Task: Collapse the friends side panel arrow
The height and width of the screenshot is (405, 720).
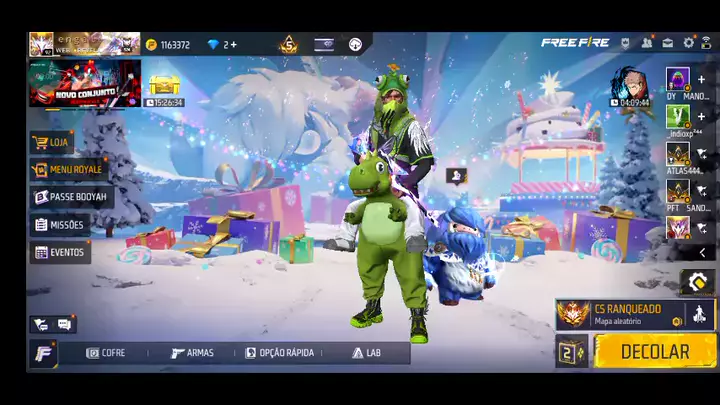Action: (702, 253)
